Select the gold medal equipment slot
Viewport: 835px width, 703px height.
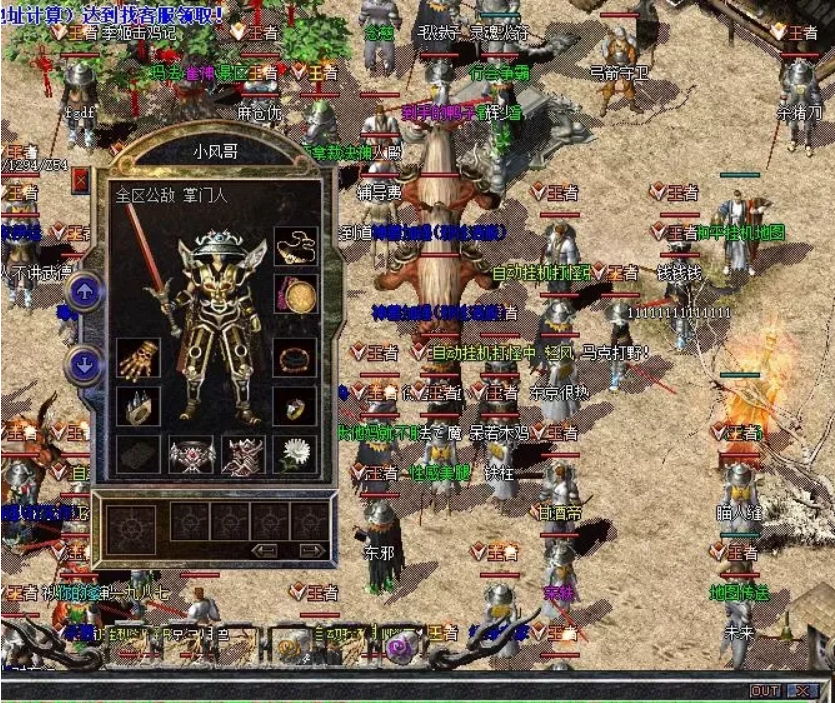[295, 294]
